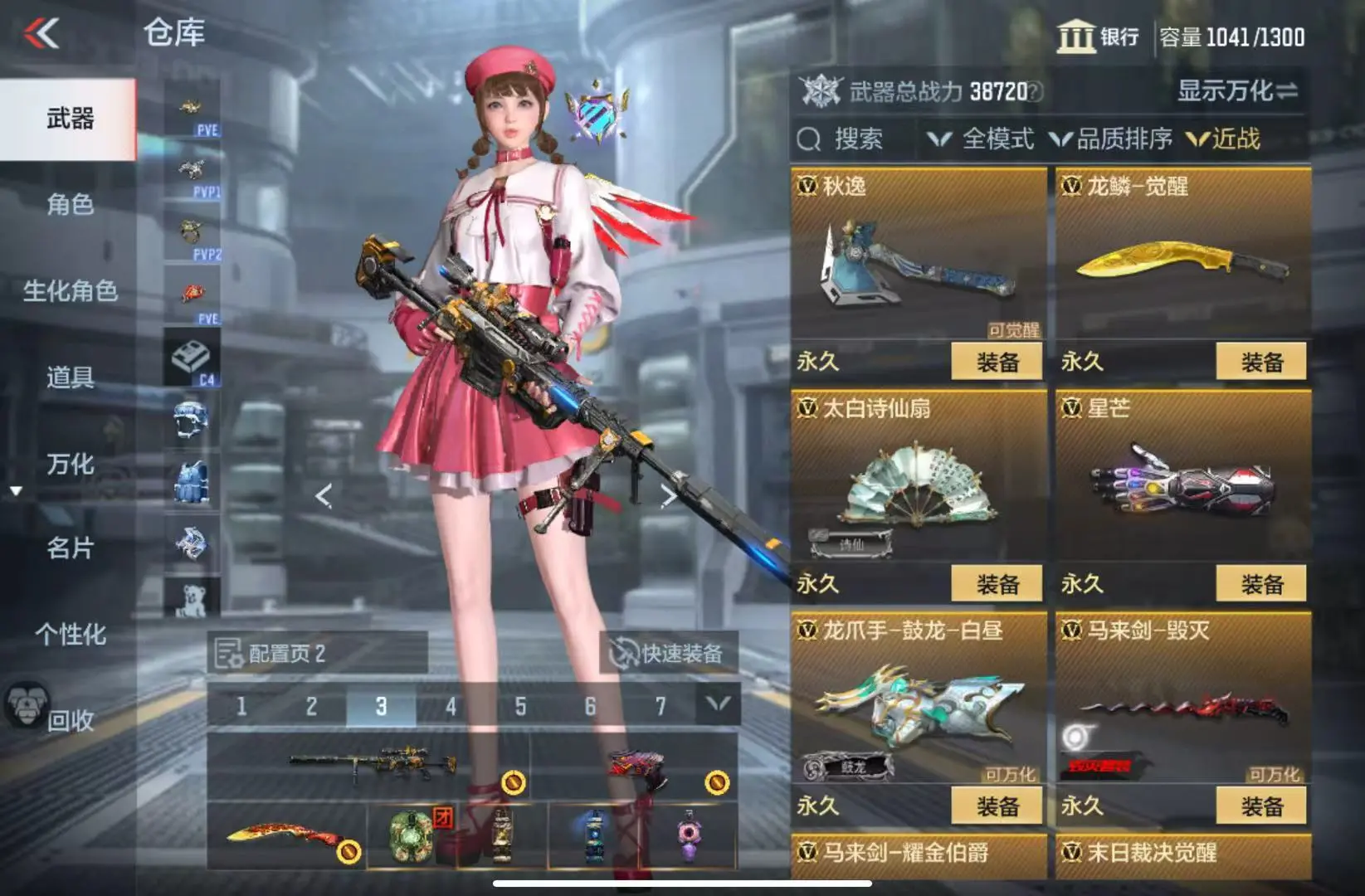Screen dimensions: 1365x896
Task: Switch to the 名片 tab
Action: (x=70, y=548)
